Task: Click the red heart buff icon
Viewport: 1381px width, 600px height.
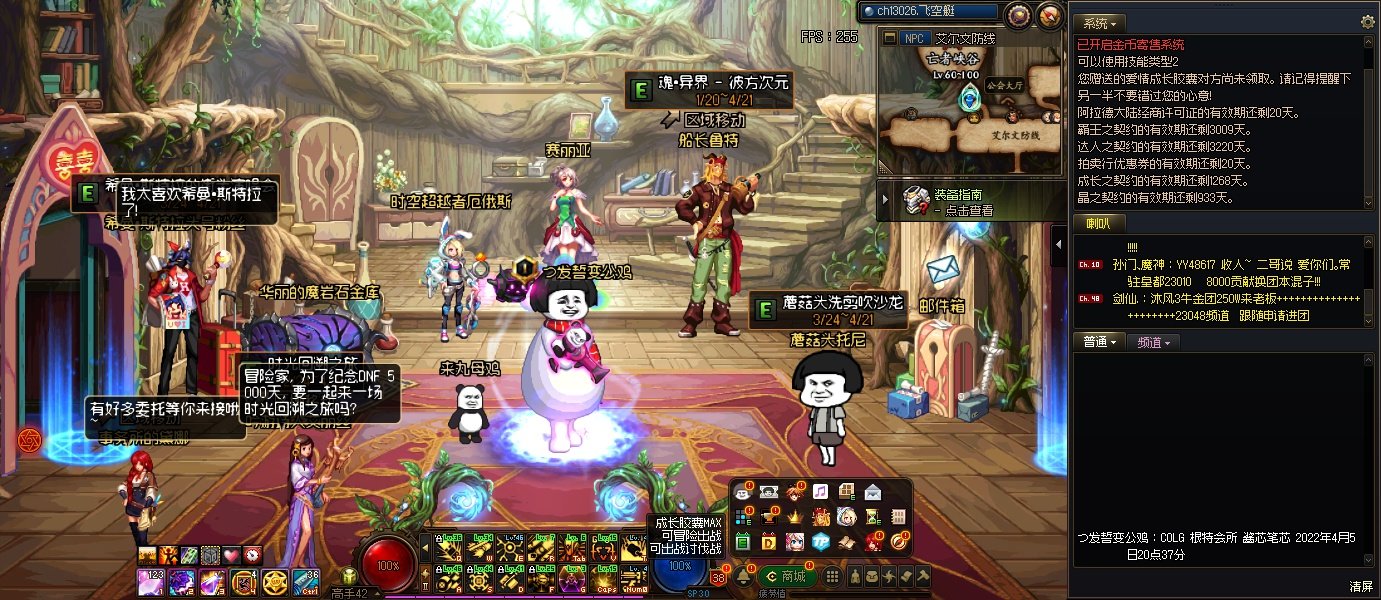Action: click(x=231, y=554)
